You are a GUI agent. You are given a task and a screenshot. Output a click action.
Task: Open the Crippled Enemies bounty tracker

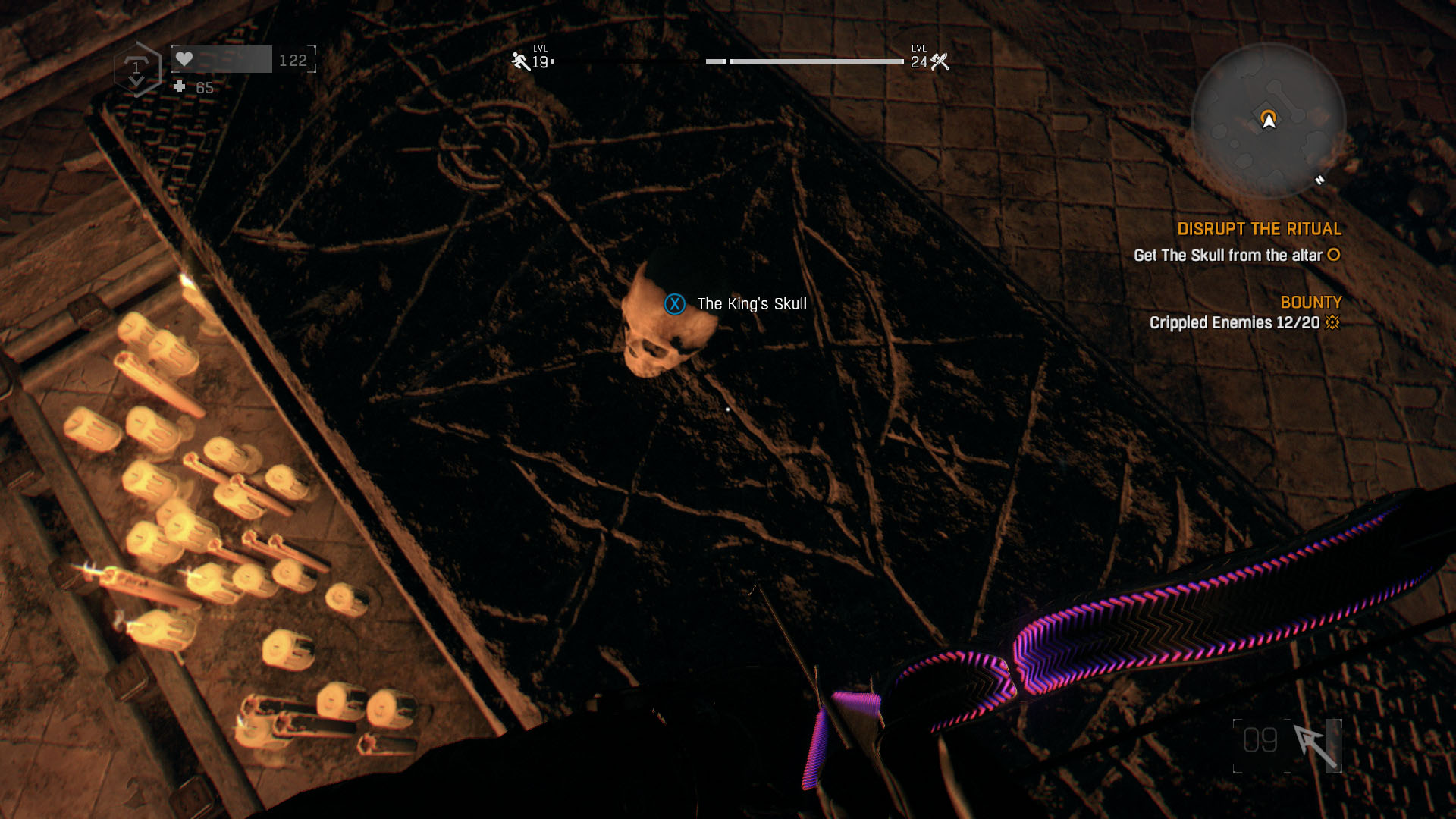pyautogui.click(x=1235, y=323)
